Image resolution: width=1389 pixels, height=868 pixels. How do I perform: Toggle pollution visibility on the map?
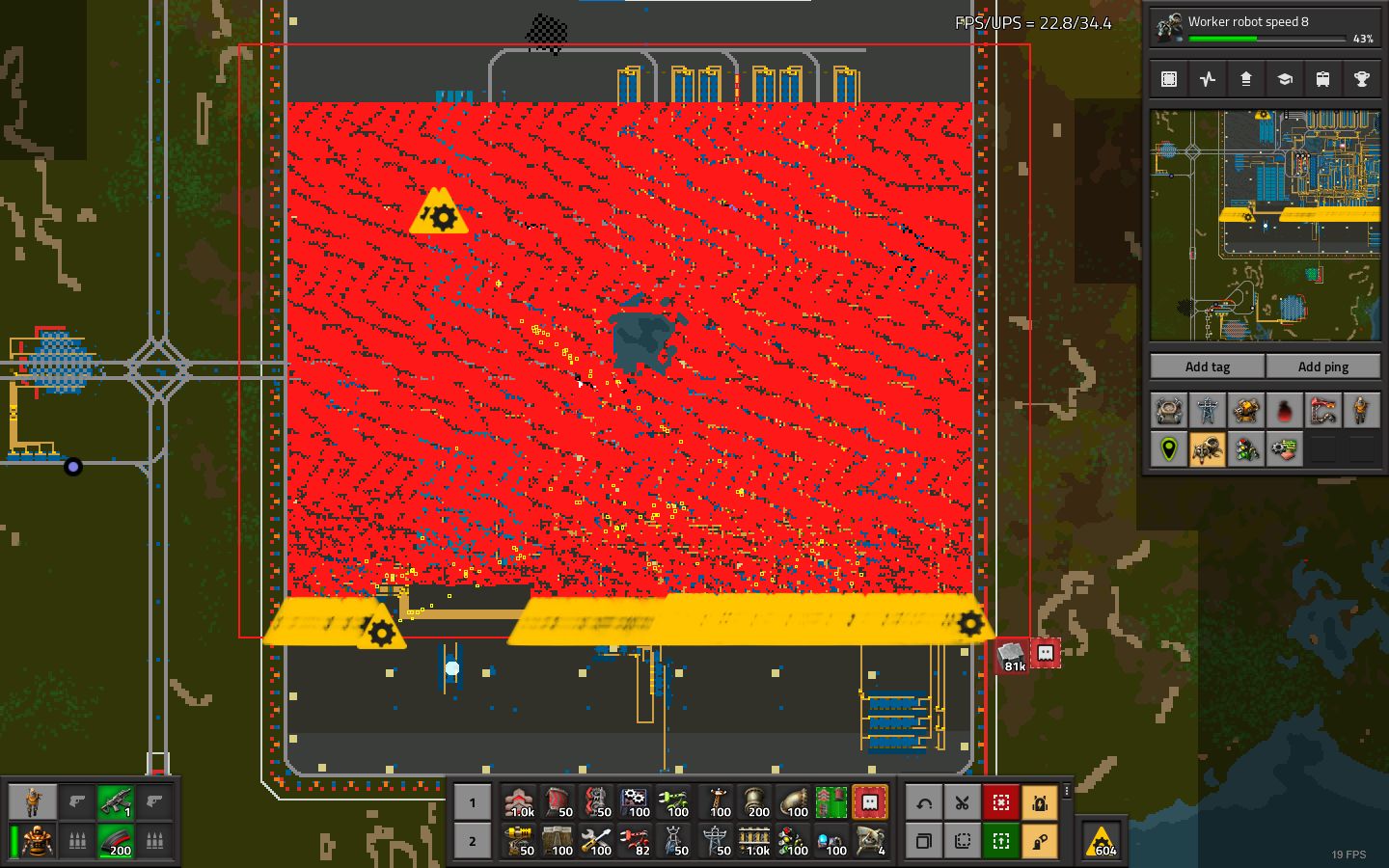pos(1284,410)
